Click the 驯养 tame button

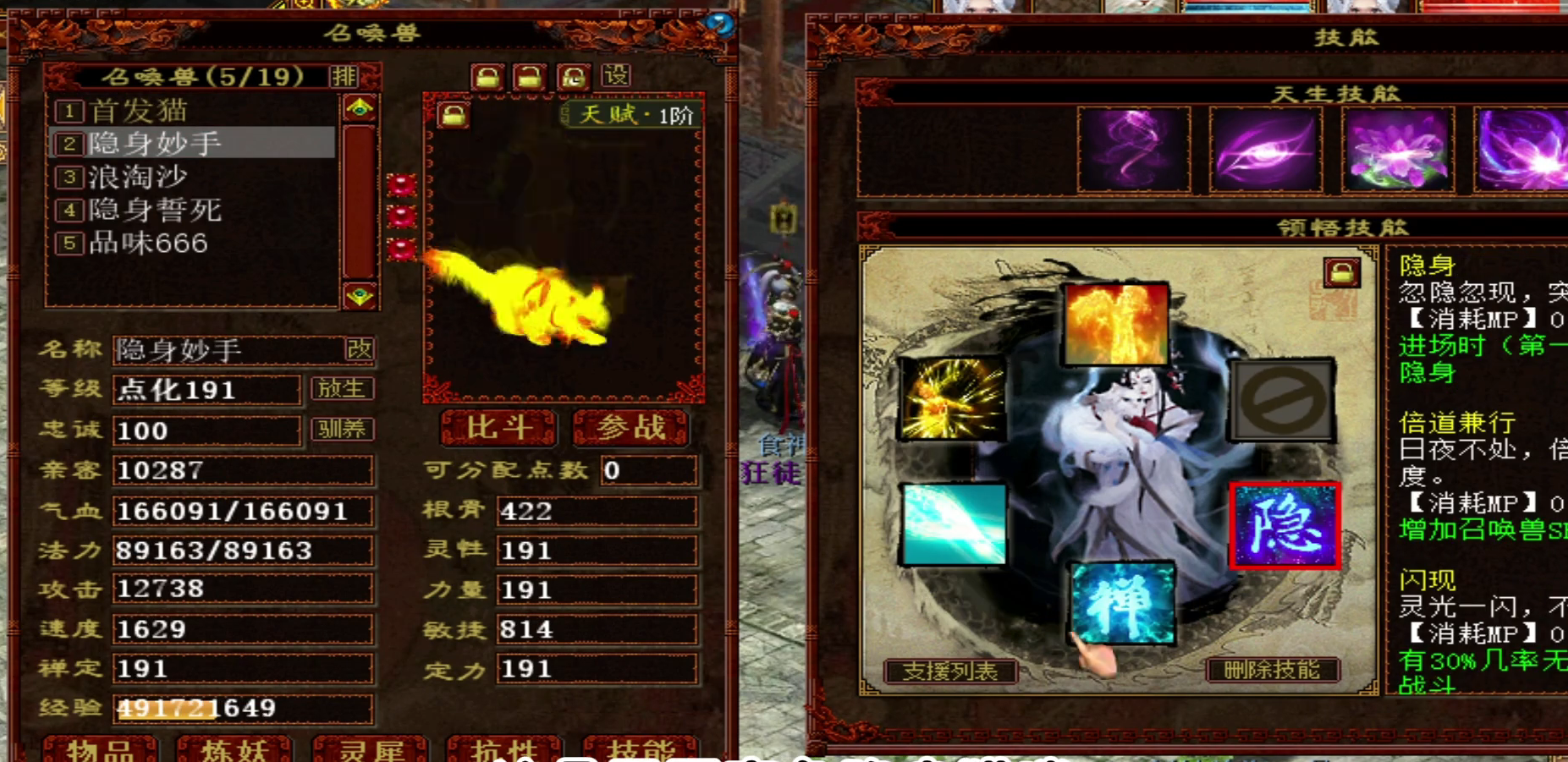pos(342,430)
